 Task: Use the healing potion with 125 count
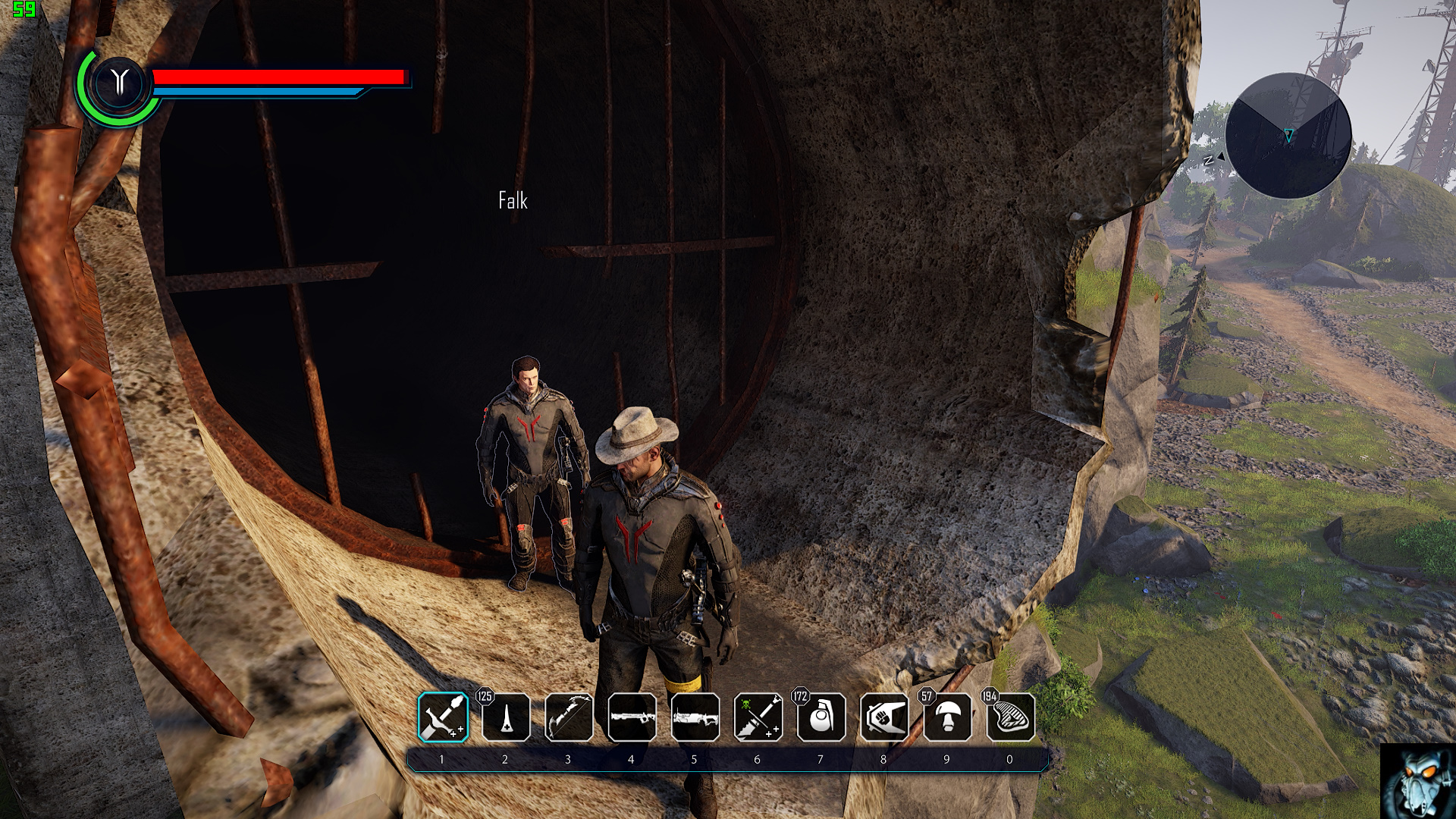point(506,717)
